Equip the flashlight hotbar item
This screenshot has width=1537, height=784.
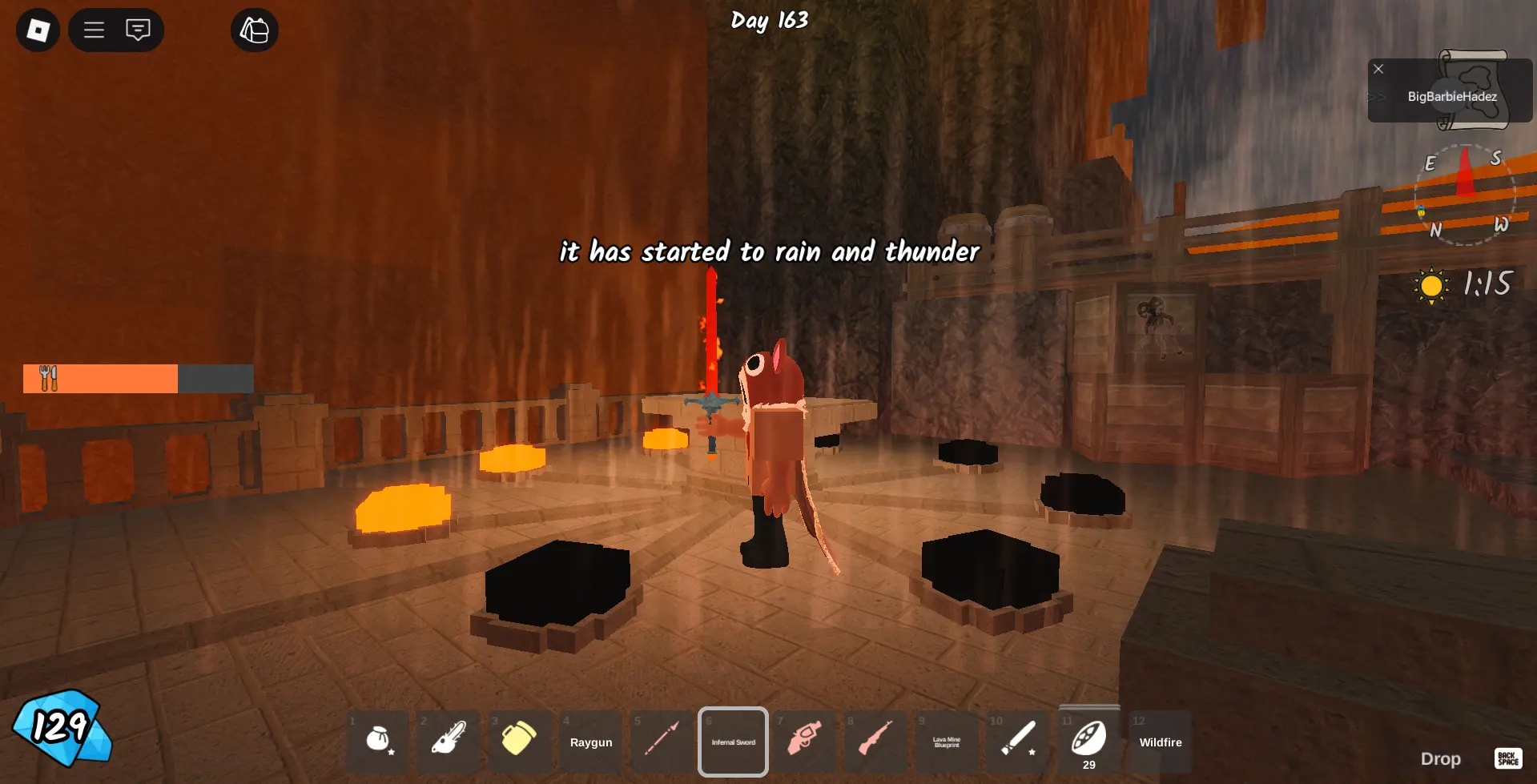coord(1017,742)
